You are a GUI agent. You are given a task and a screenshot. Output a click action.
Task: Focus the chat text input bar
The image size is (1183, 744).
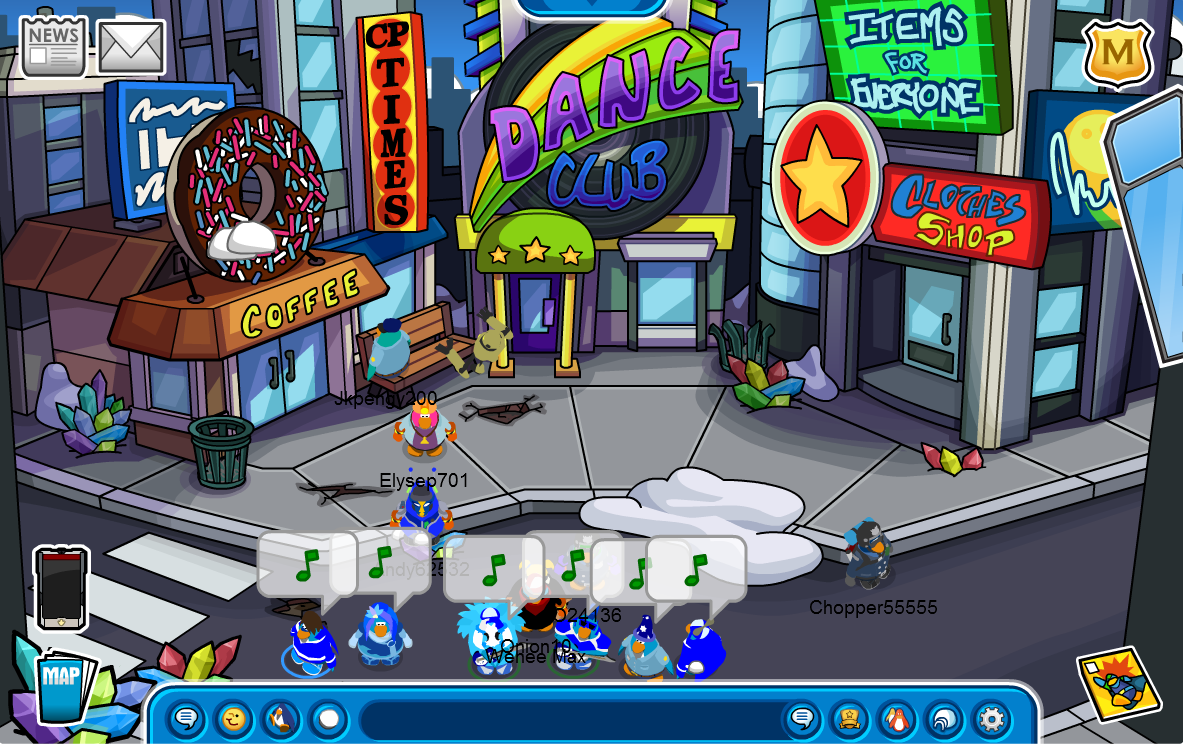[x=570, y=719]
